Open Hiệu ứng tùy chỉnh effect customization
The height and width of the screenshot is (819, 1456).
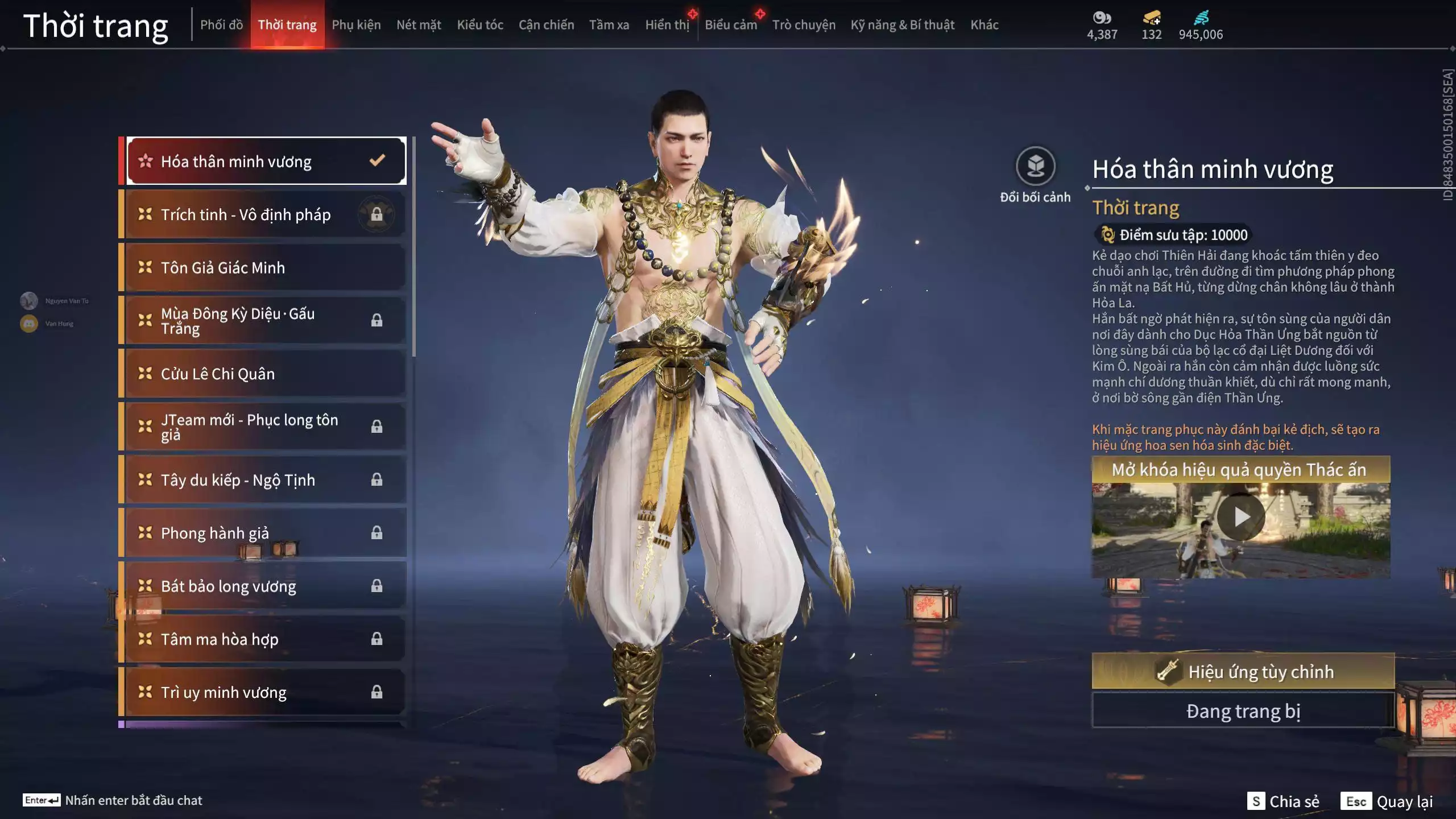1243,672
